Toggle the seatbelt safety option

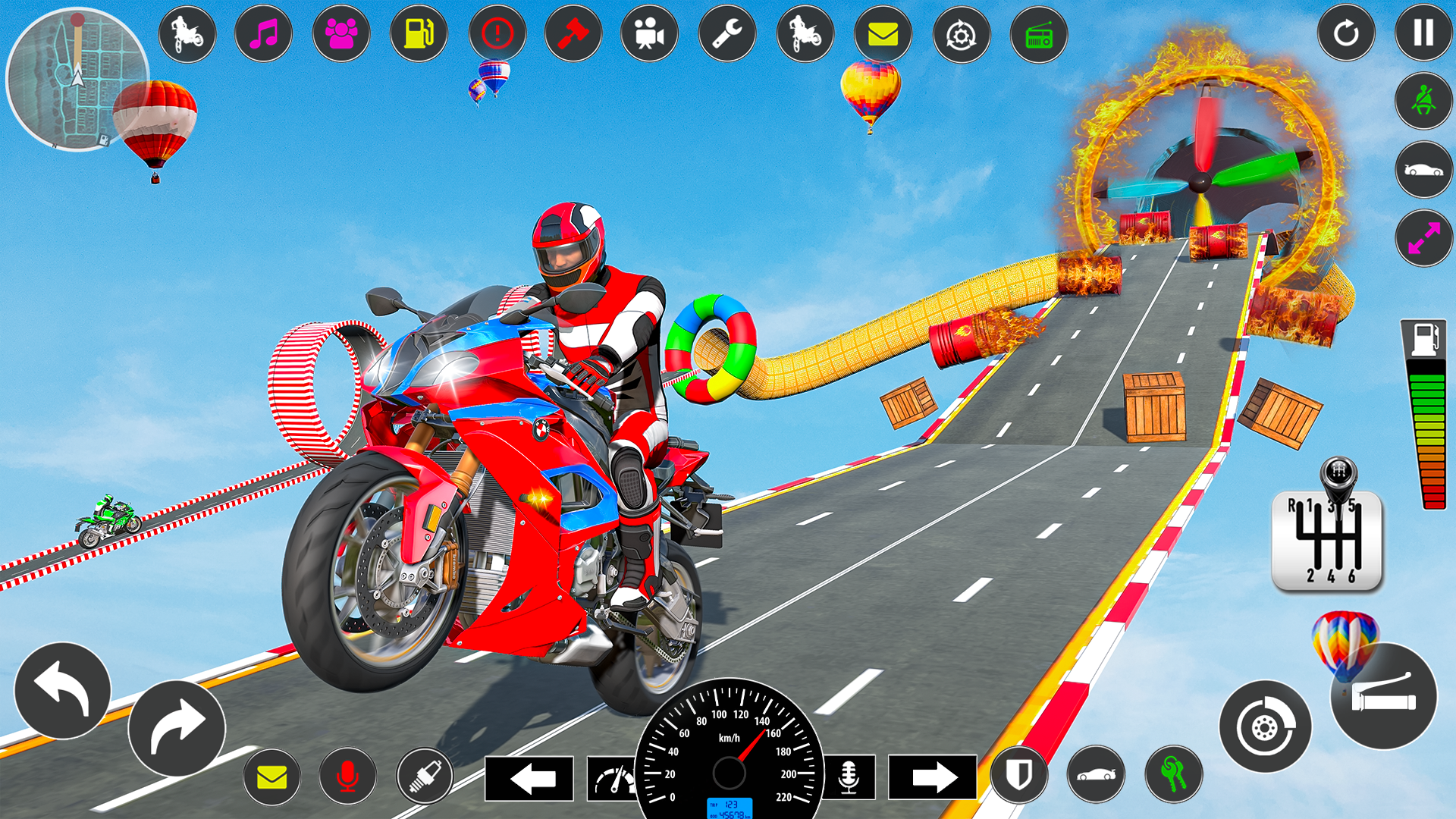coord(1423,101)
